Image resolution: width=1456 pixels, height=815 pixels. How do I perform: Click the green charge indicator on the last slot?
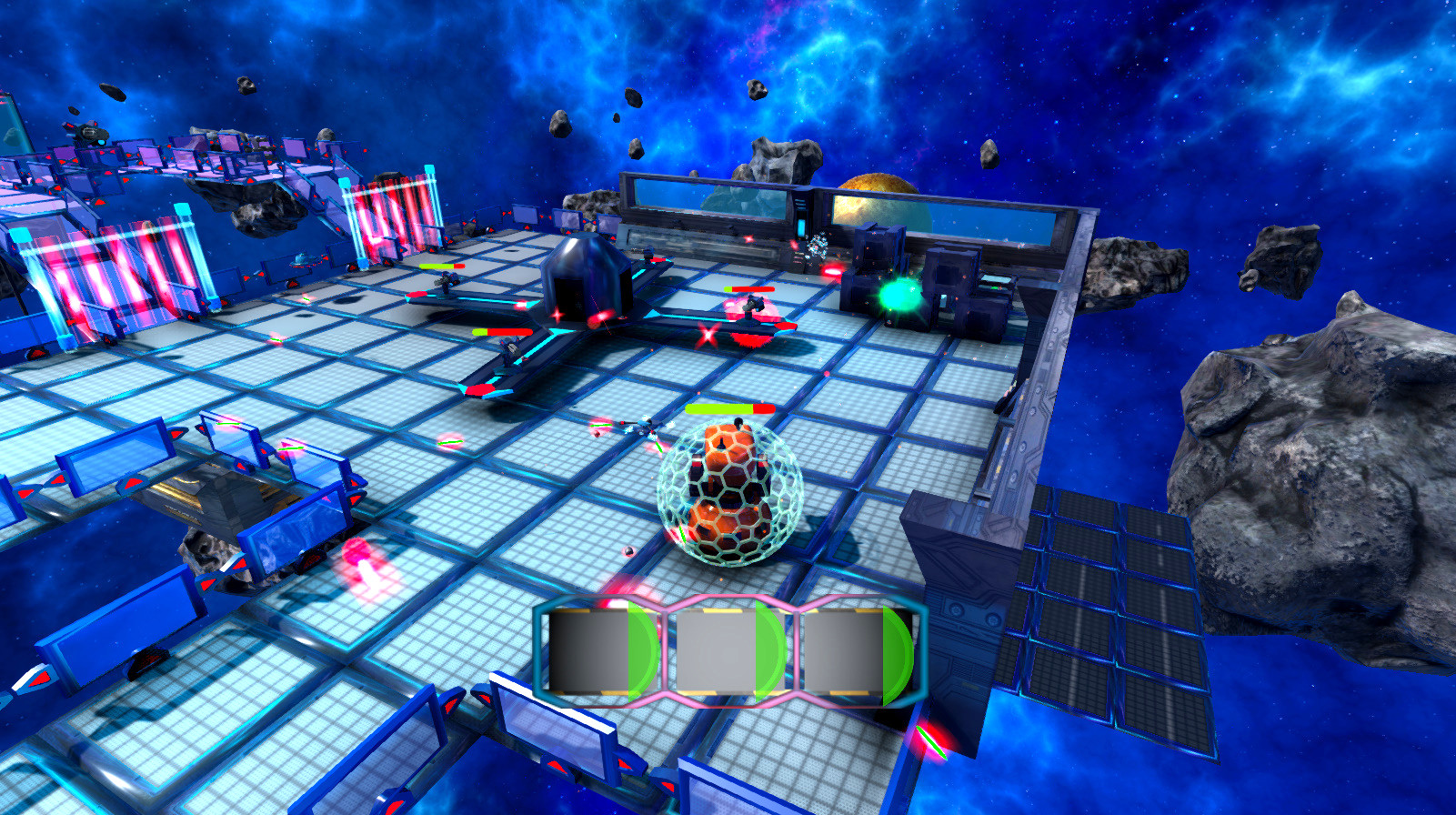[895, 651]
